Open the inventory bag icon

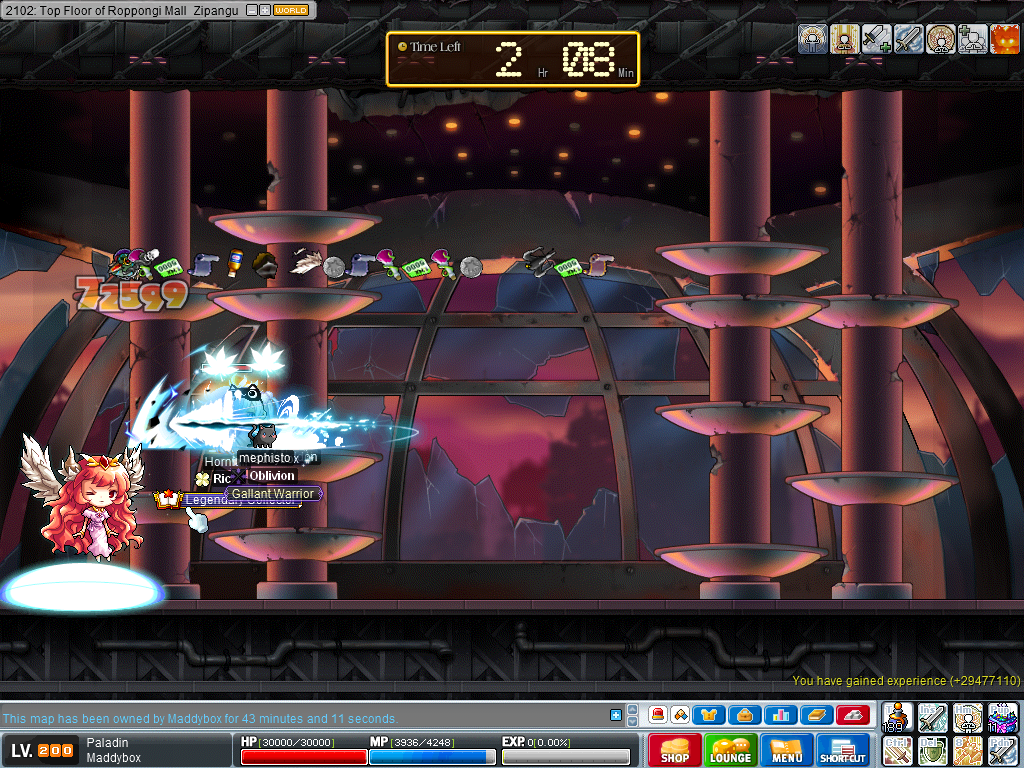click(745, 715)
